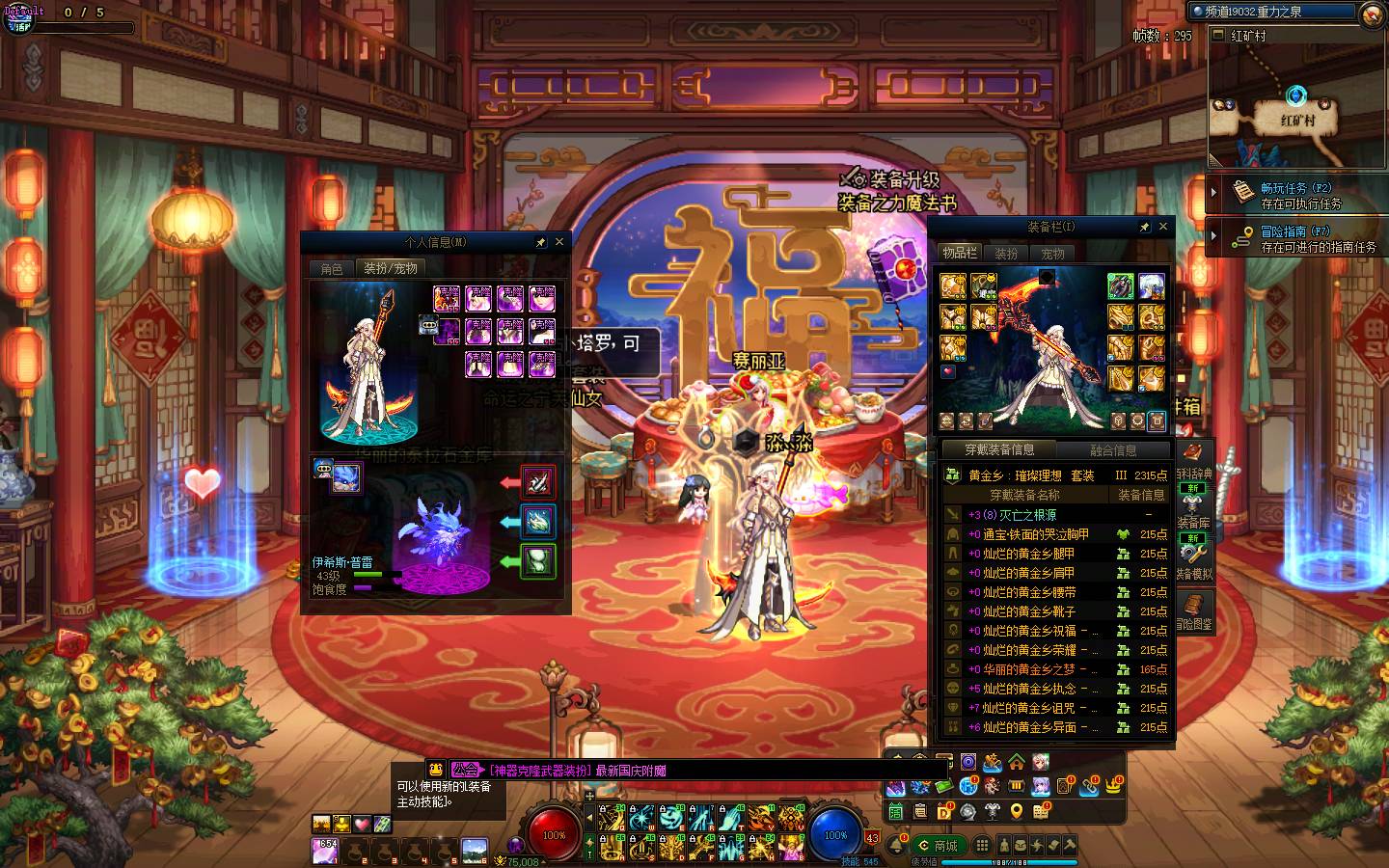Screen dimensions: 1389x868
Task: Close the 个人信息 personal info window
Action: 558,242
